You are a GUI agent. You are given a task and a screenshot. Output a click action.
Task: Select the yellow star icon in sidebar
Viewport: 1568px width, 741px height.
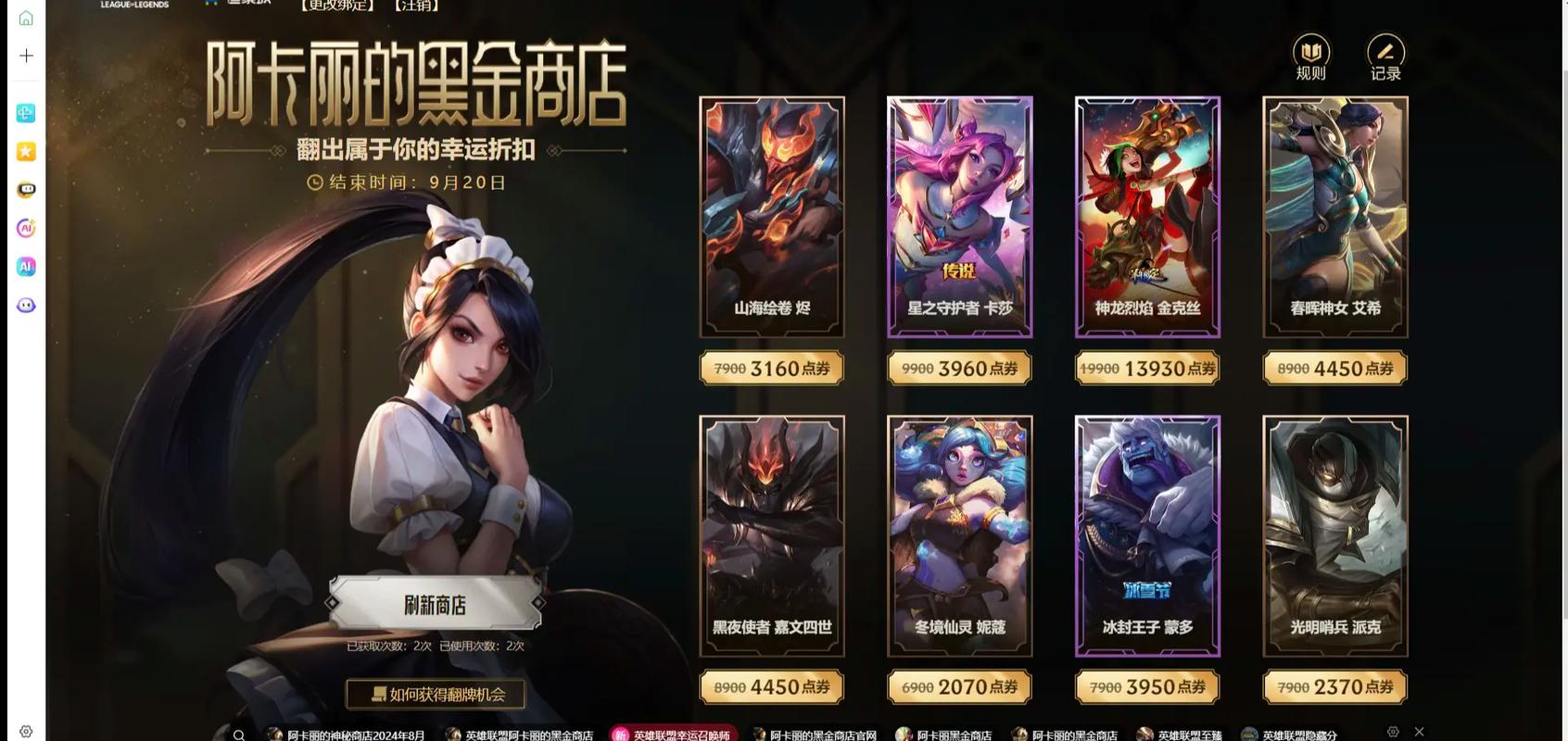tap(25, 150)
